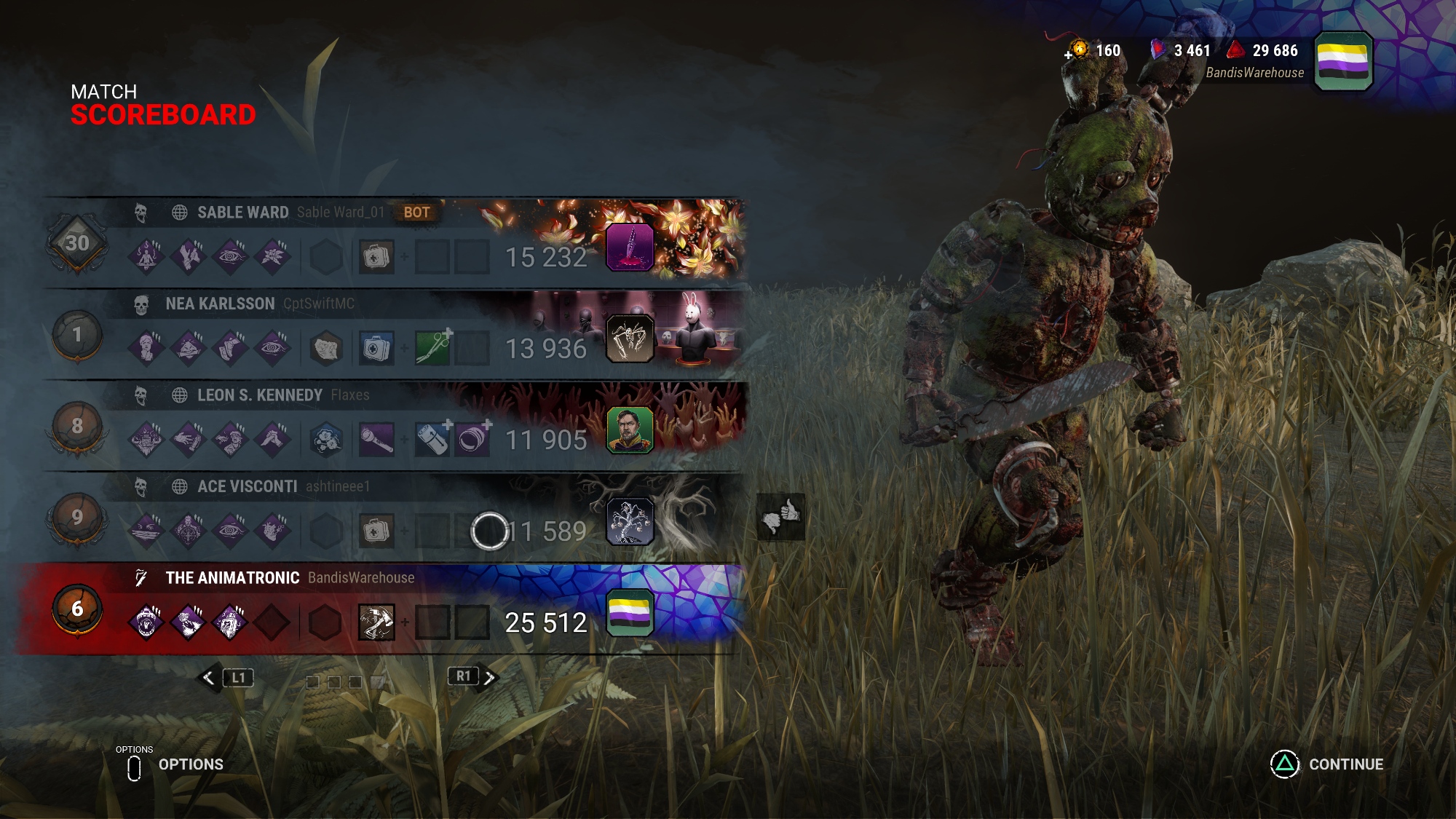The width and height of the screenshot is (1456, 819).
Task: Open Leon's bearded portrait badge
Action: (630, 430)
